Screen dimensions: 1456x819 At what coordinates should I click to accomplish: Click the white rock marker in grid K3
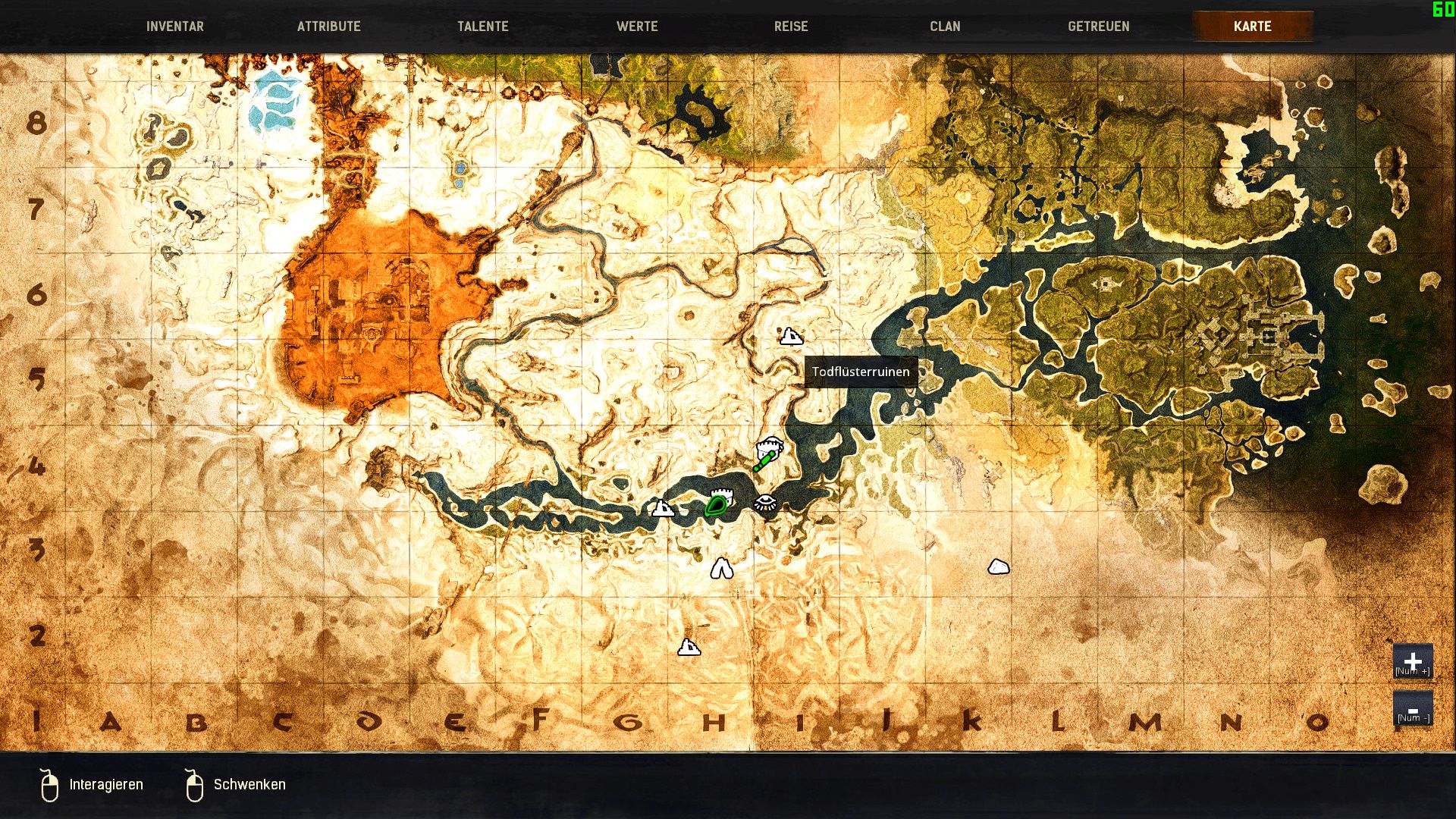pos(997,565)
